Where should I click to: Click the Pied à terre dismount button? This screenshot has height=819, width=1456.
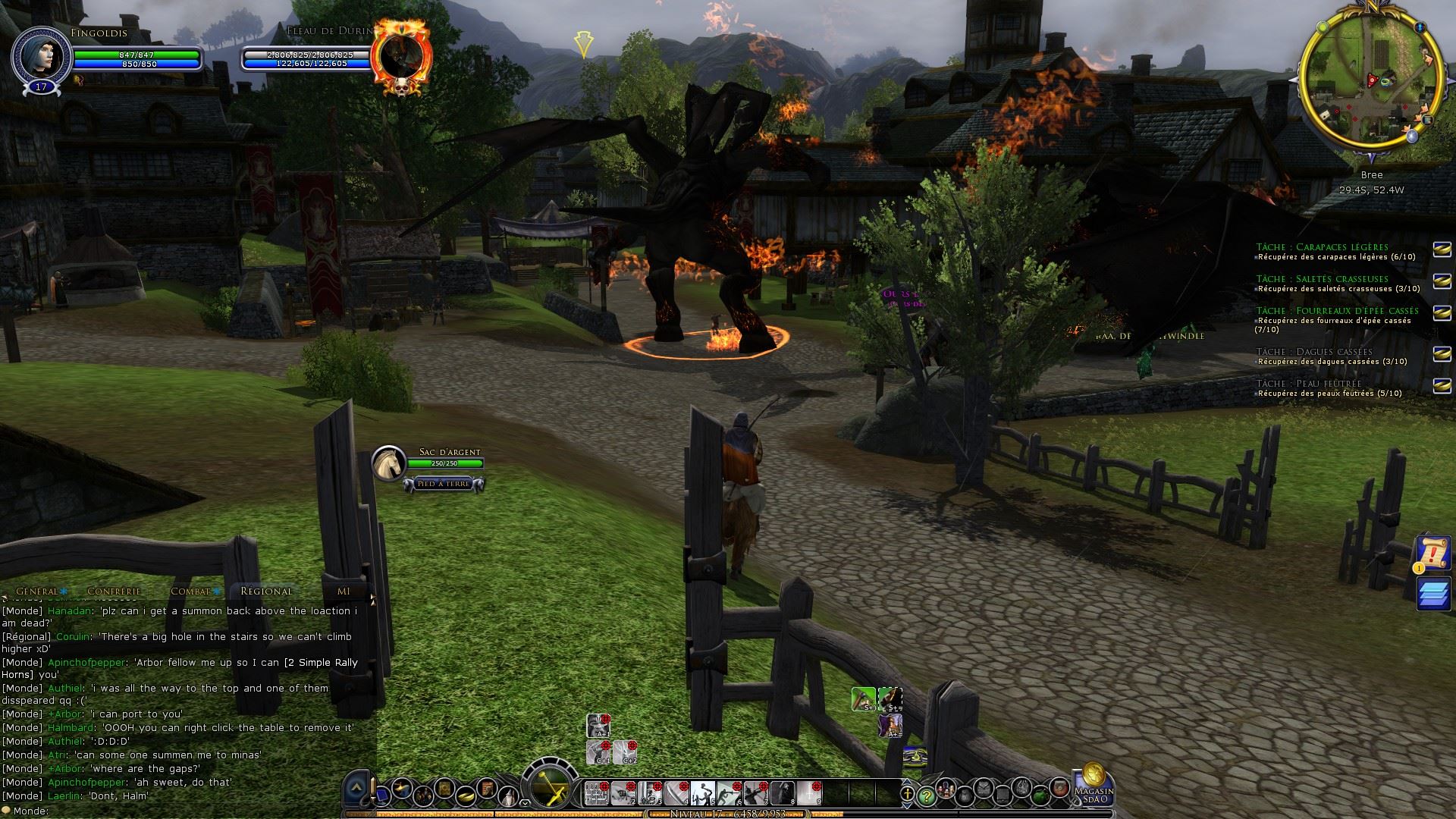(x=444, y=484)
